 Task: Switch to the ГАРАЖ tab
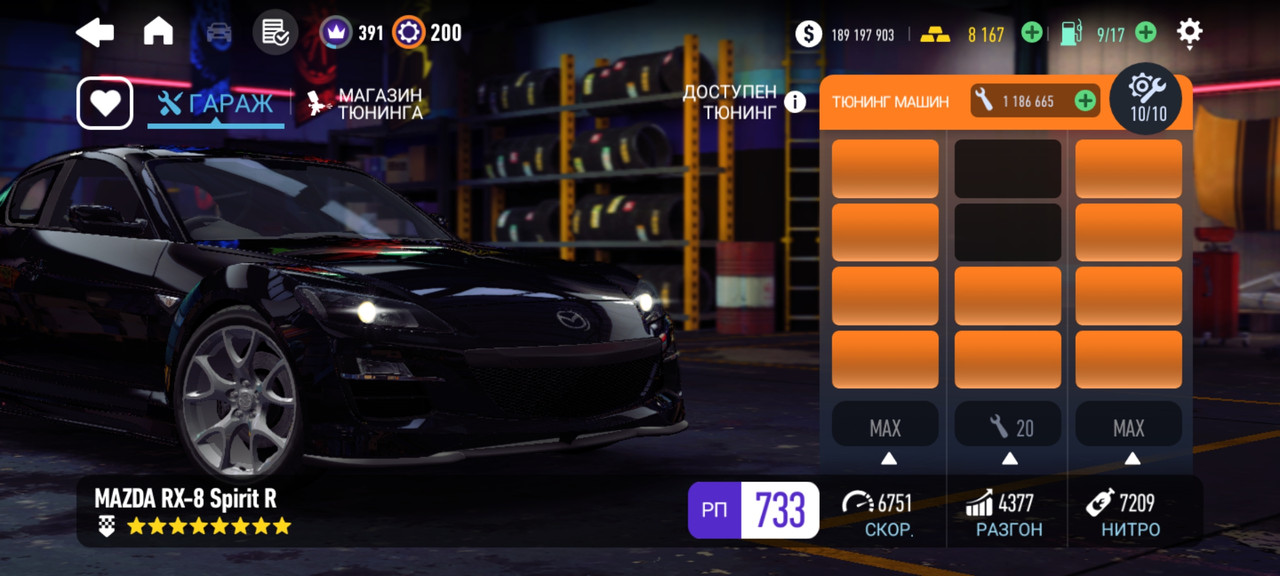pyautogui.click(x=216, y=104)
